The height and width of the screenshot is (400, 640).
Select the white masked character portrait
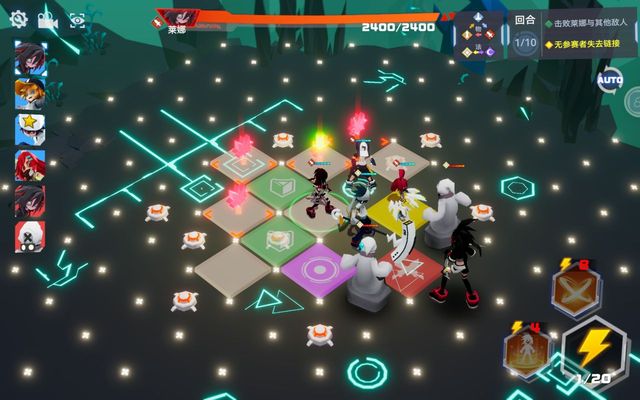[29, 236]
